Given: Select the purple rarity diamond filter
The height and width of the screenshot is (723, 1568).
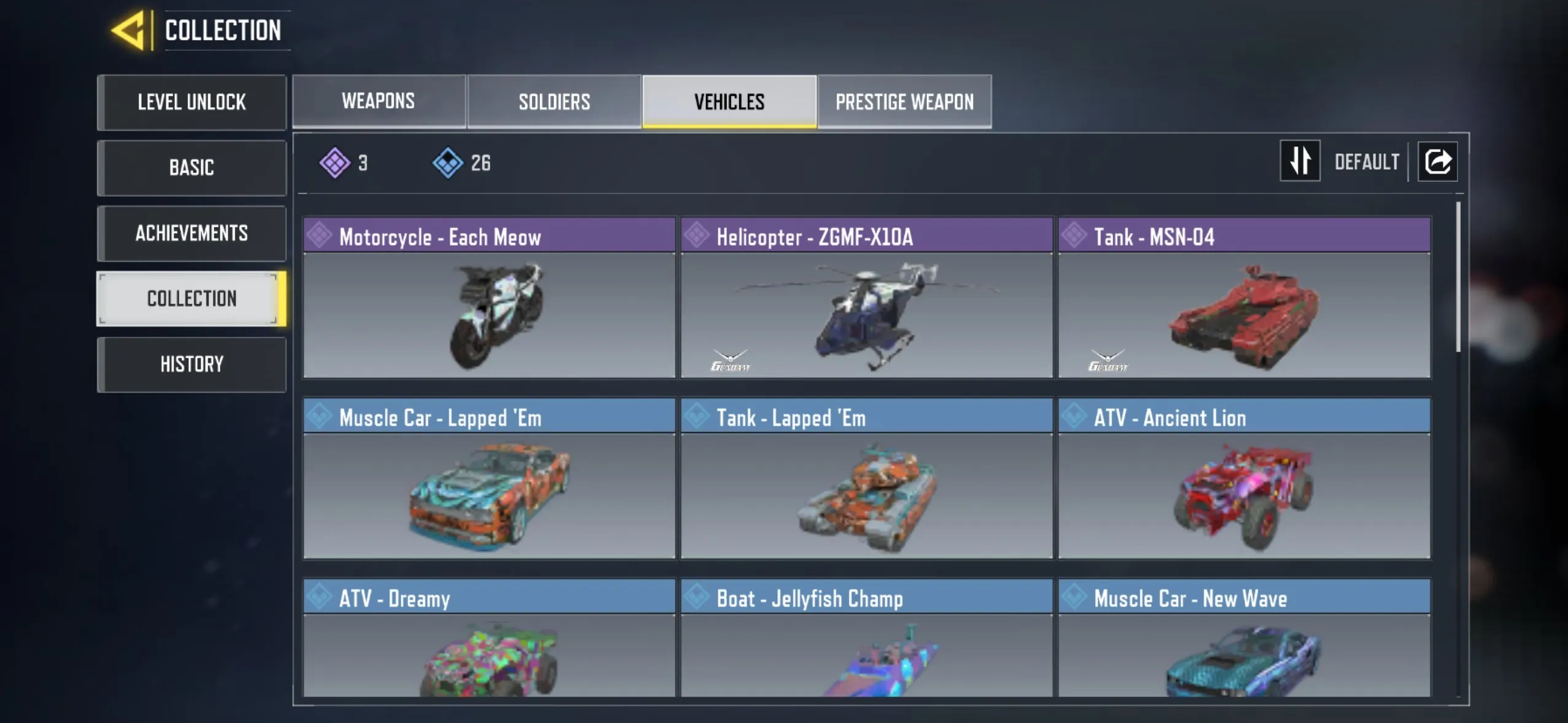Looking at the screenshot, I should [x=336, y=161].
